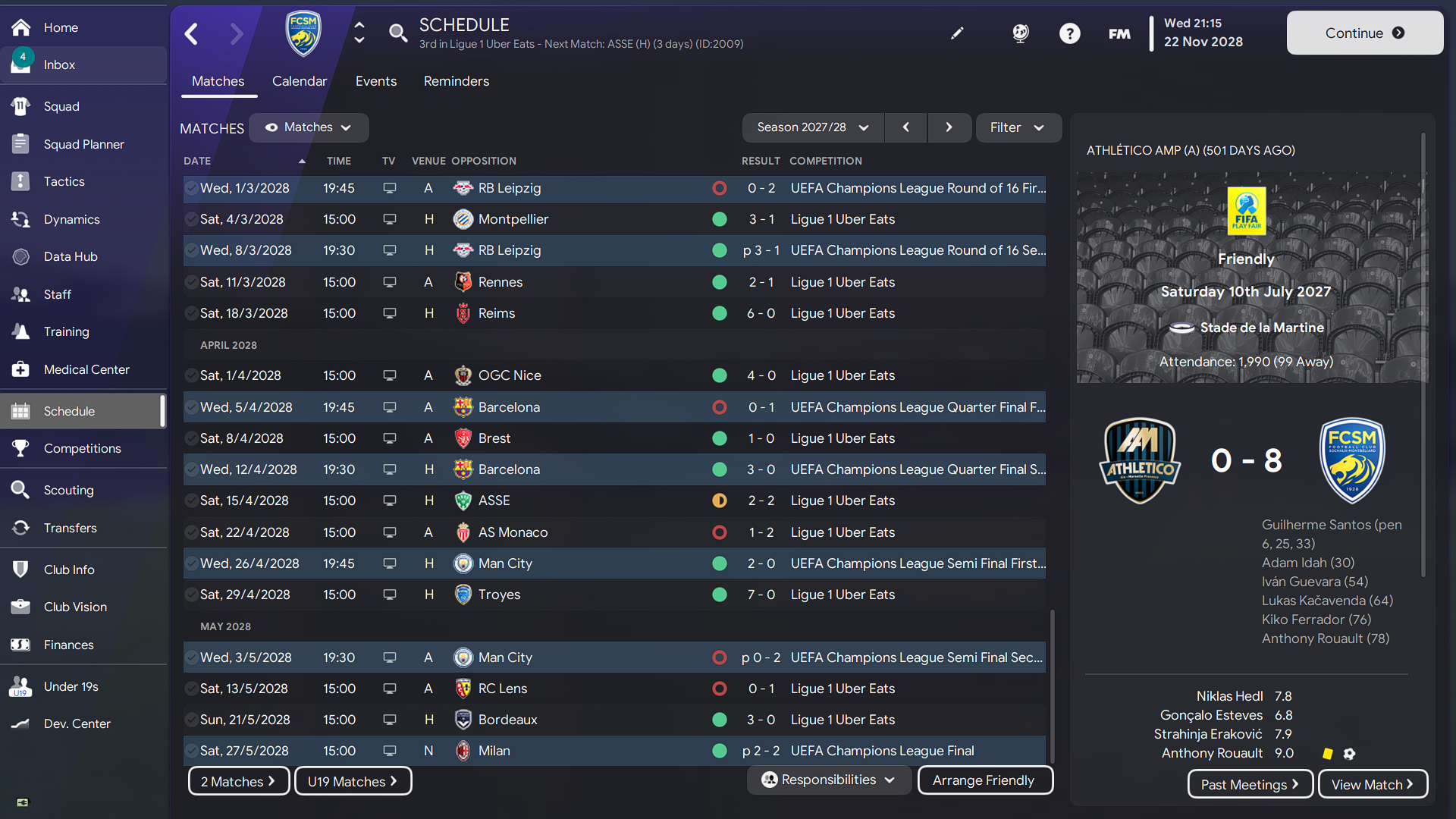
Task: Click the search magnifier icon
Action: point(397,33)
